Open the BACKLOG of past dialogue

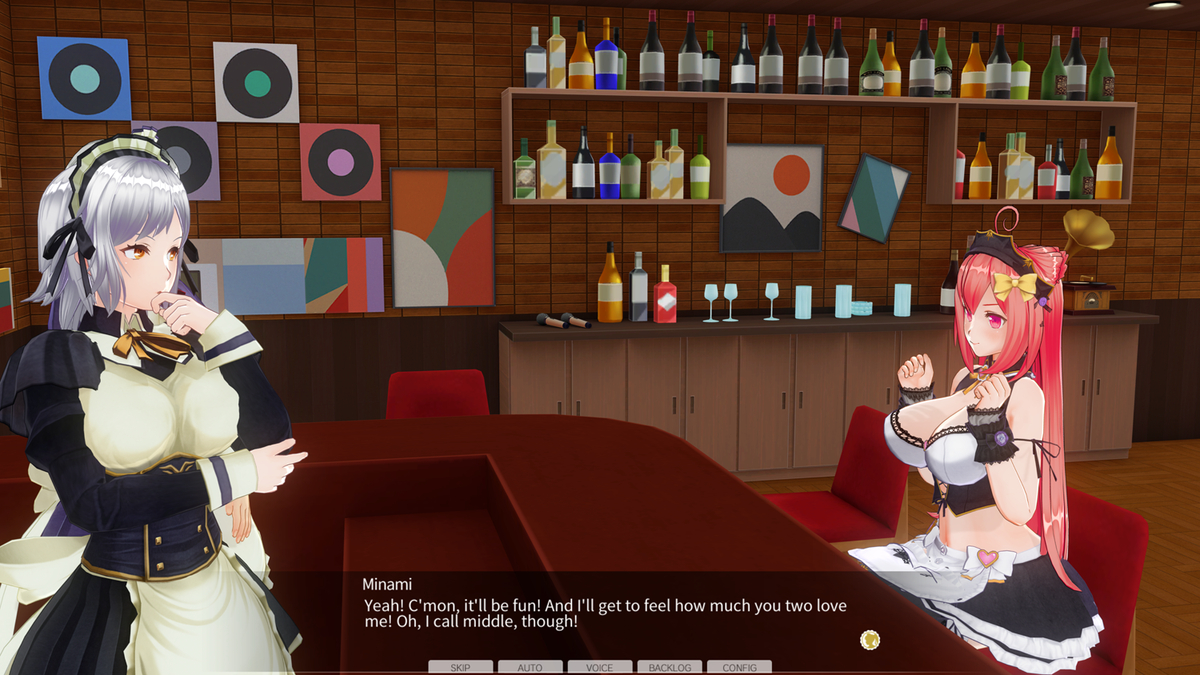(670, 667)
